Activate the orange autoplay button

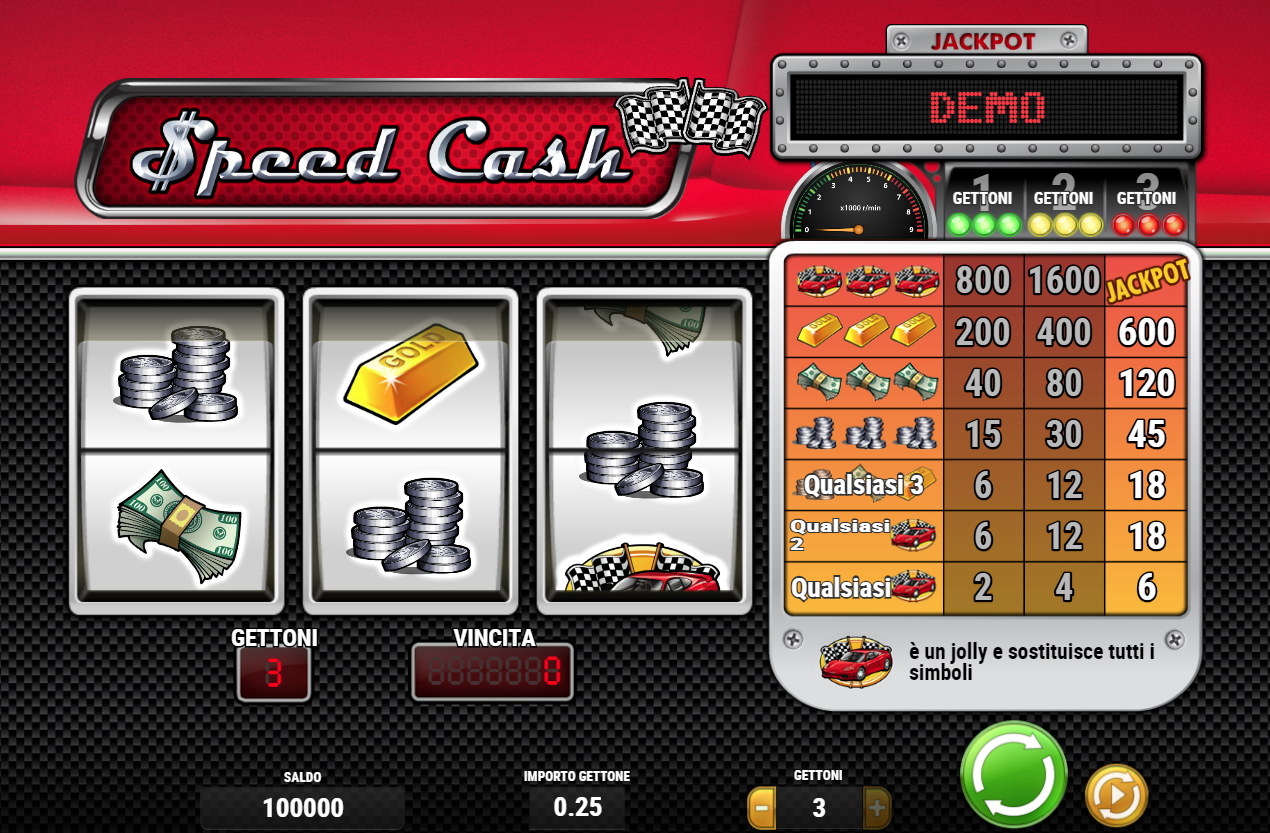pos(1116,796)
